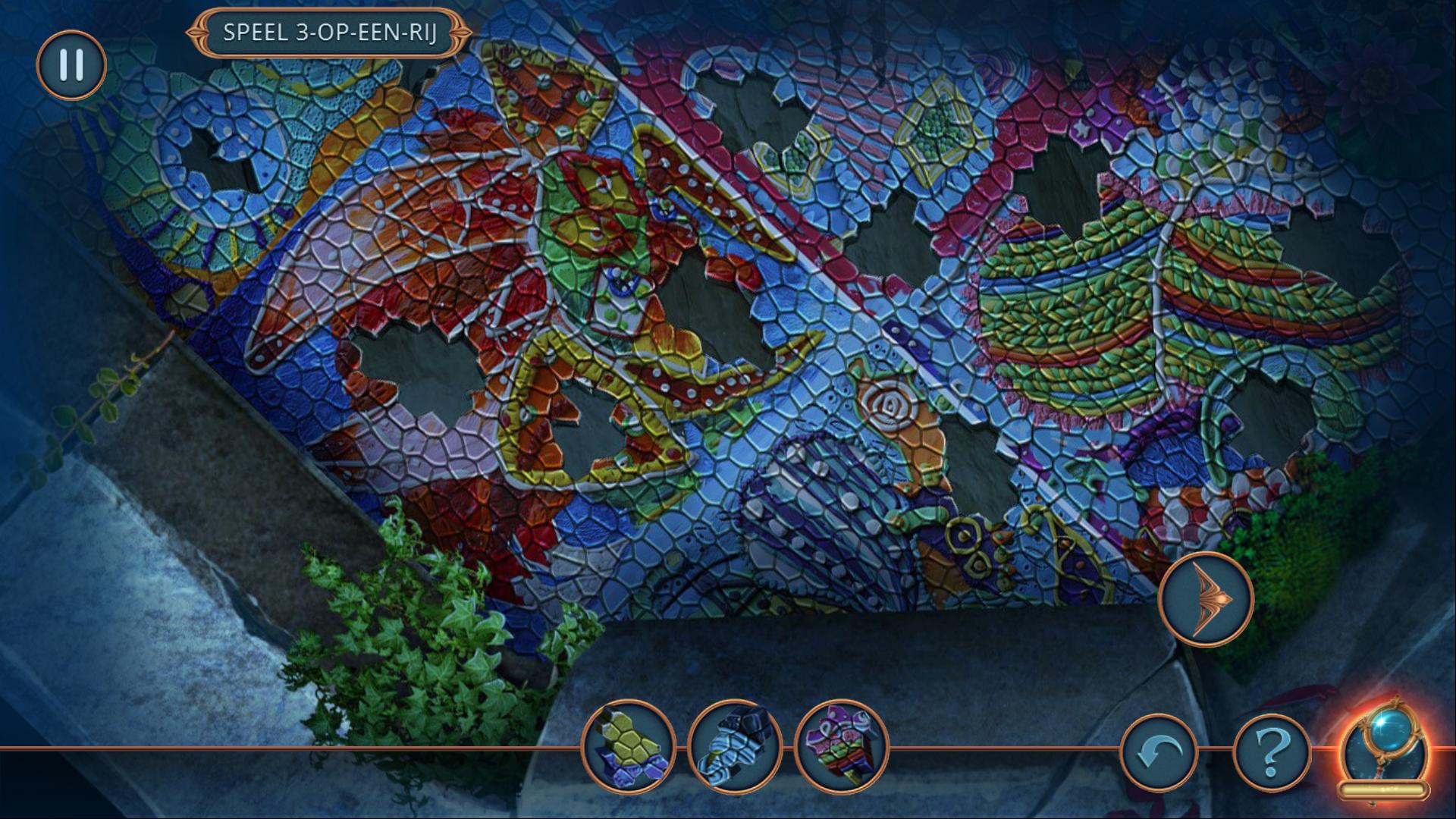1456x819 pixels.
Task: Undo the last move
Action: pyautogui.click(x=1158, y=755)
